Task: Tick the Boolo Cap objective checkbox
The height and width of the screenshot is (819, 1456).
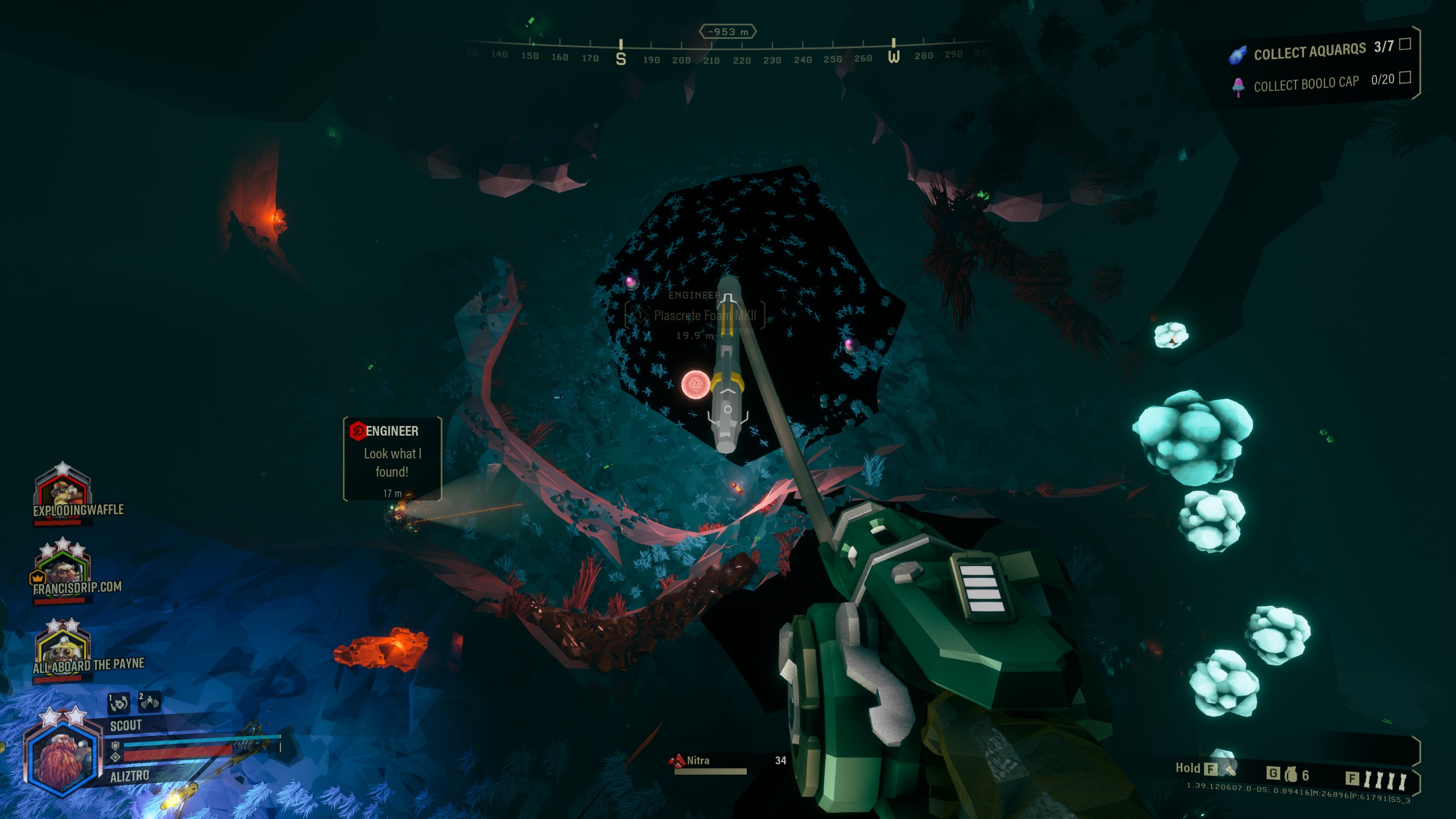Action: point(1405,77)
